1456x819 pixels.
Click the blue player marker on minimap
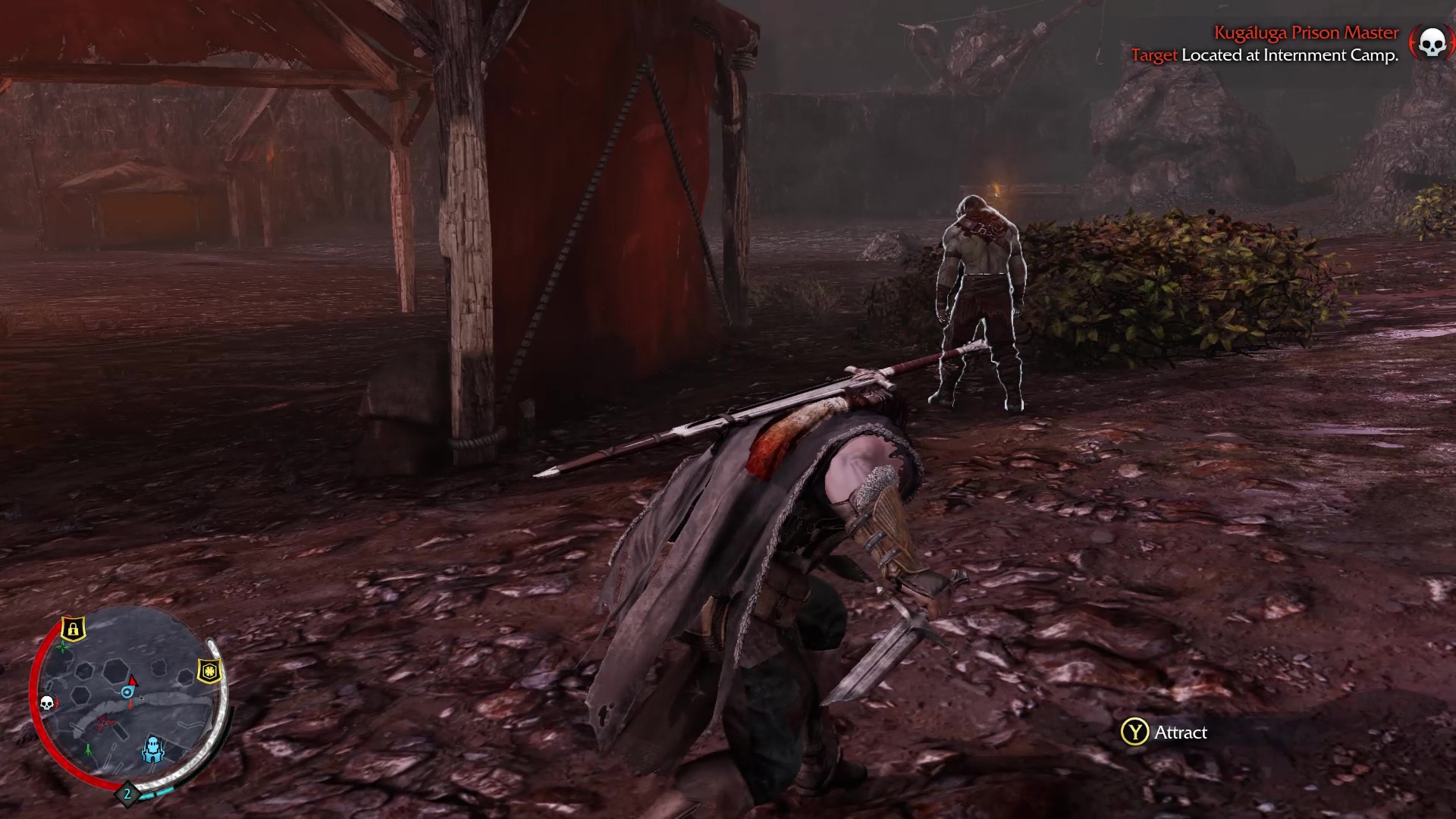[x=127, y=692]
